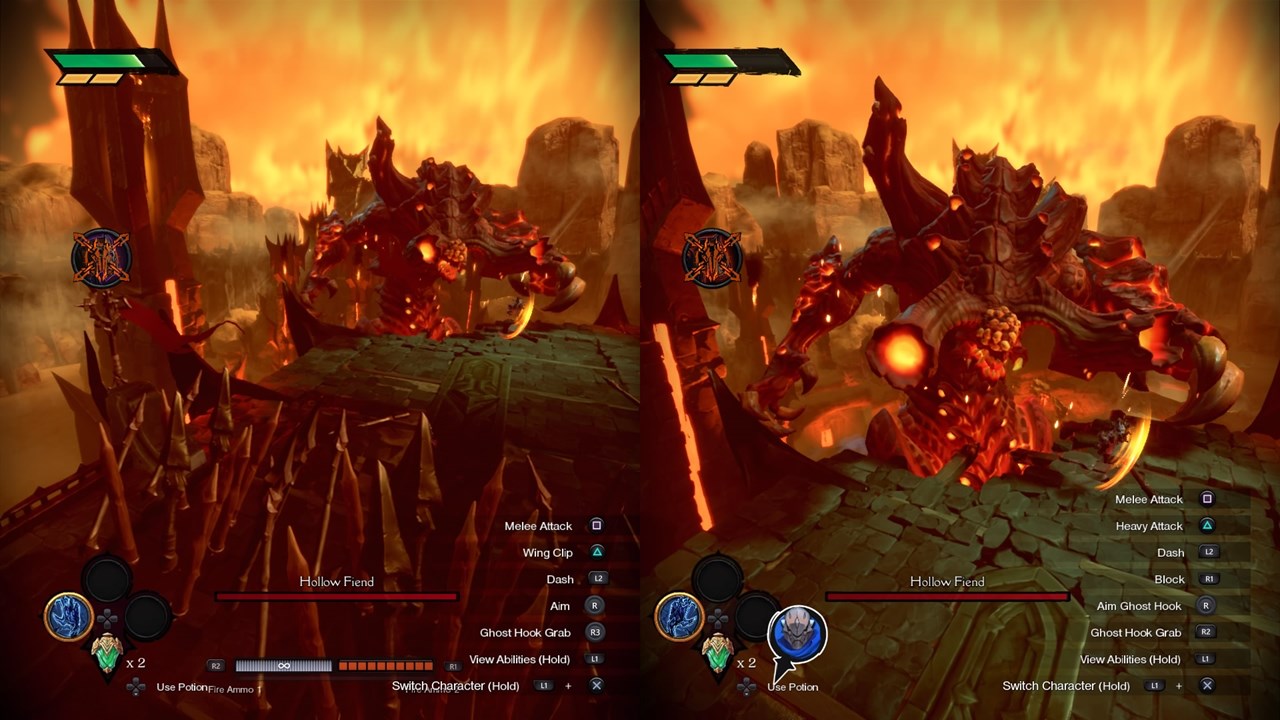Image resolution: width=1280 pixels, height=720 pixels.
Task: Activate War's blue gold-ringed ability icon
Action: (x=679, y=617)
